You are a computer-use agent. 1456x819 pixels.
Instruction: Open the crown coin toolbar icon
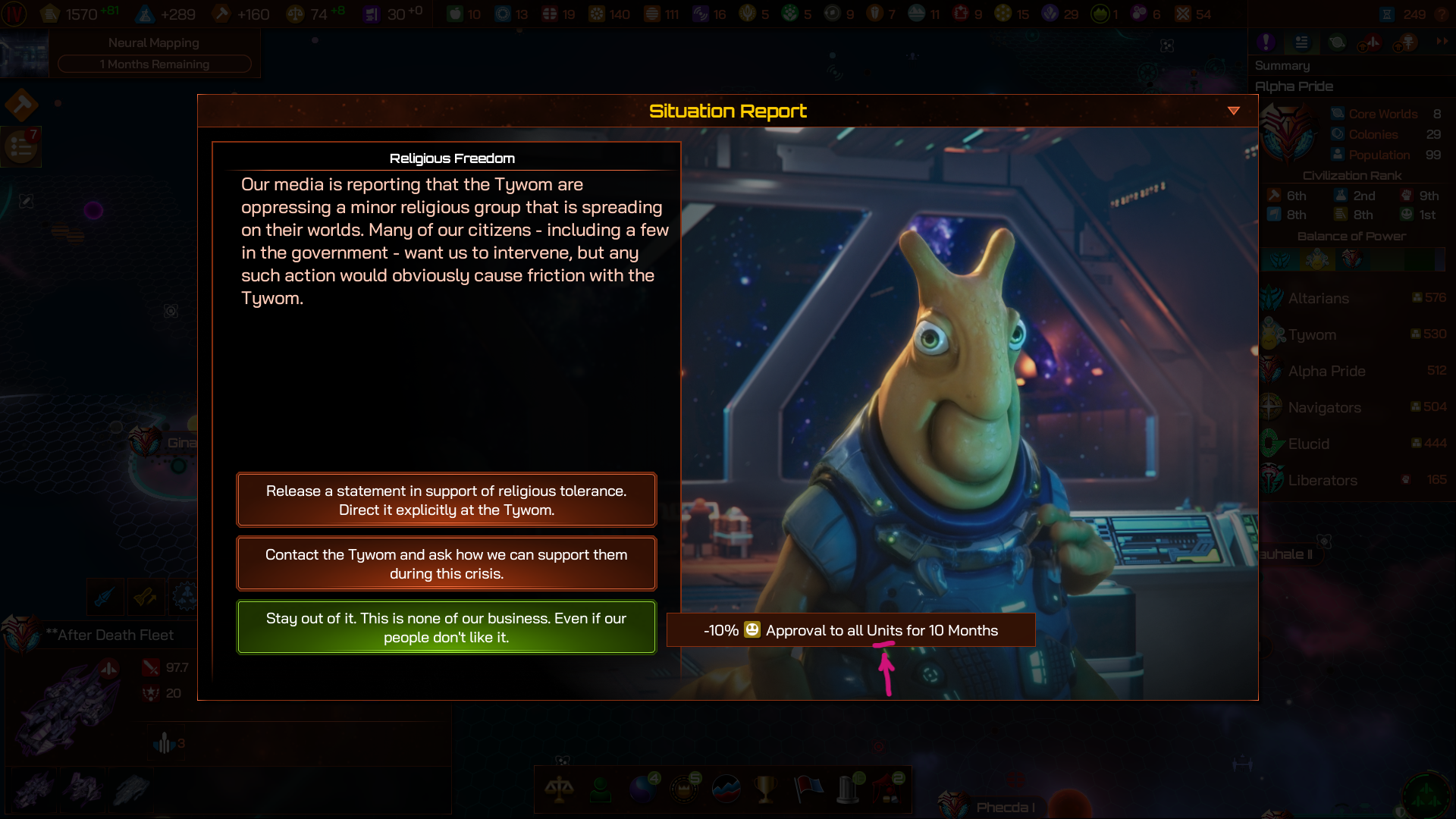[x=684, y=789]
